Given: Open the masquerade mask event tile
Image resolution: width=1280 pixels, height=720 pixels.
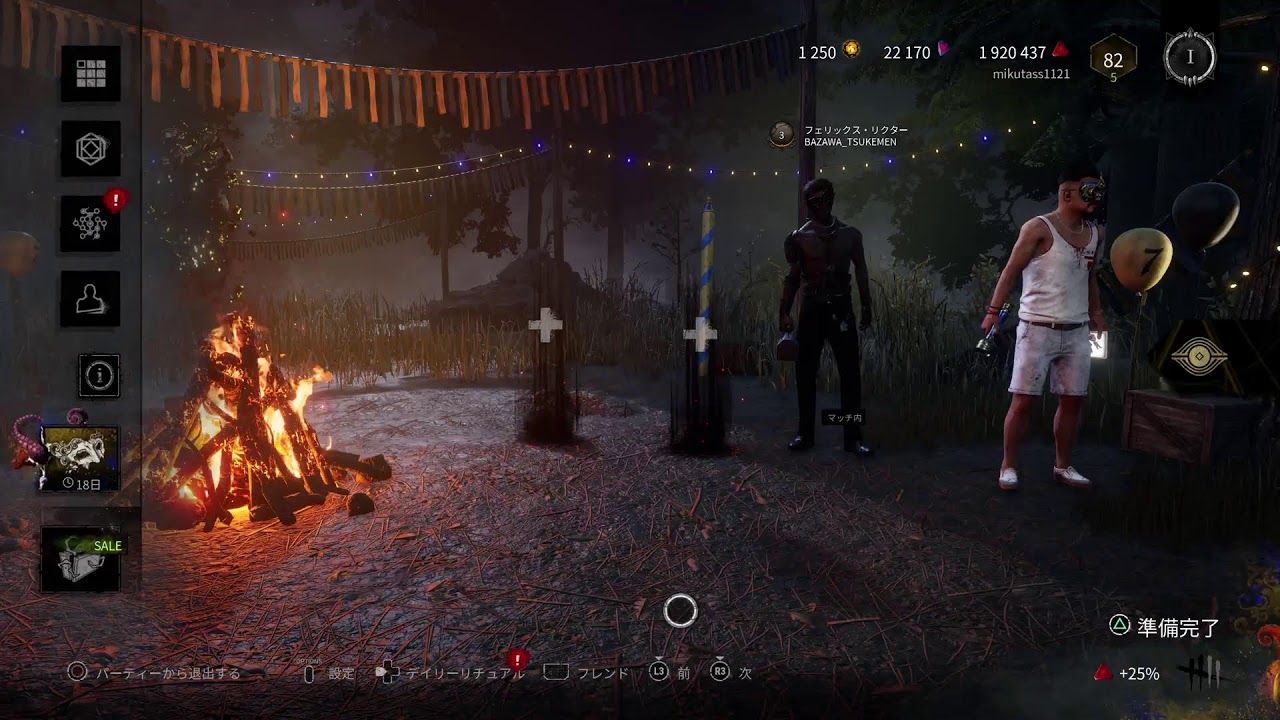Looking at the screenshot, I should point(80,458).
